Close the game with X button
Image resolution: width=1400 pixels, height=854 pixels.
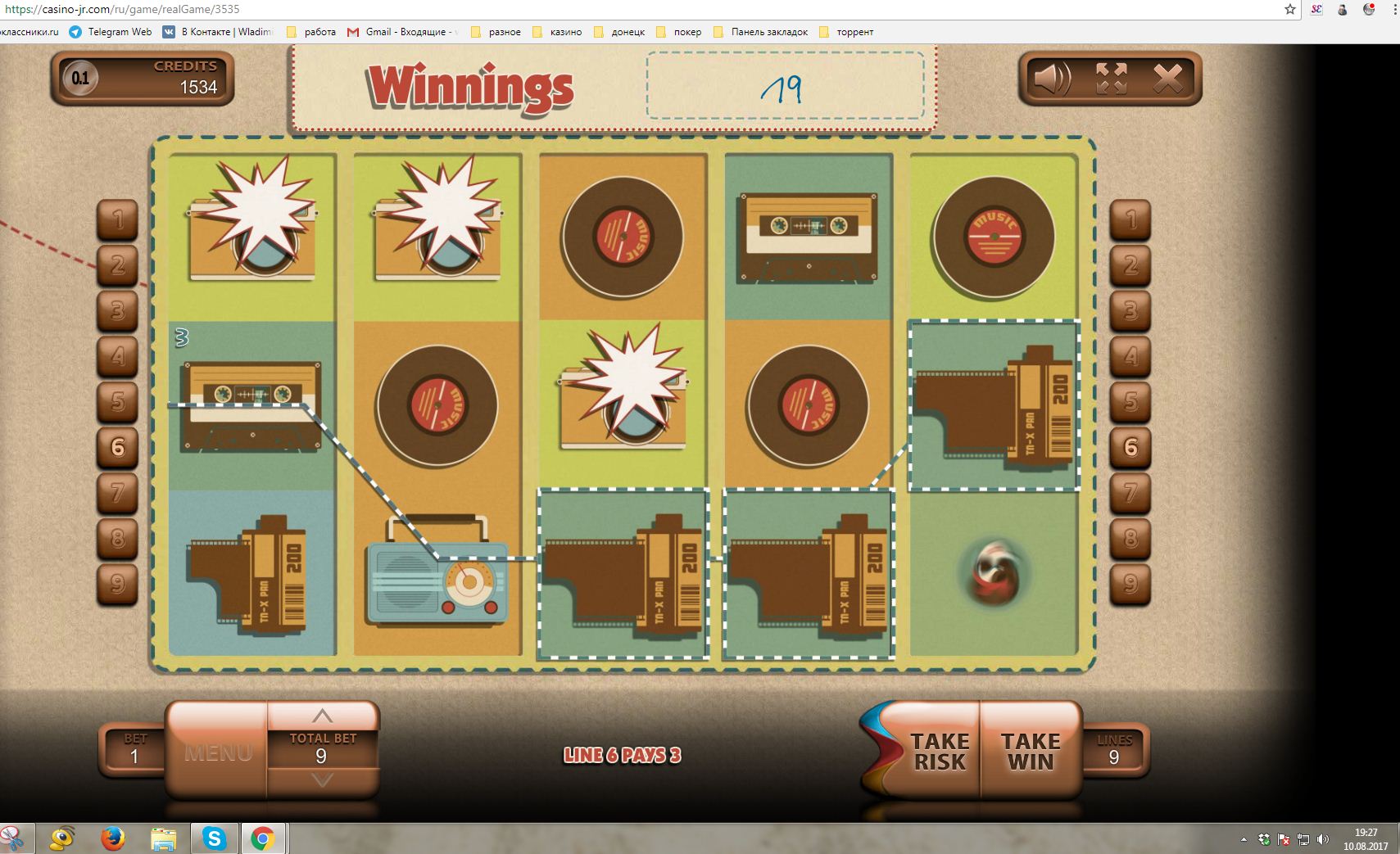(1167, 79)
